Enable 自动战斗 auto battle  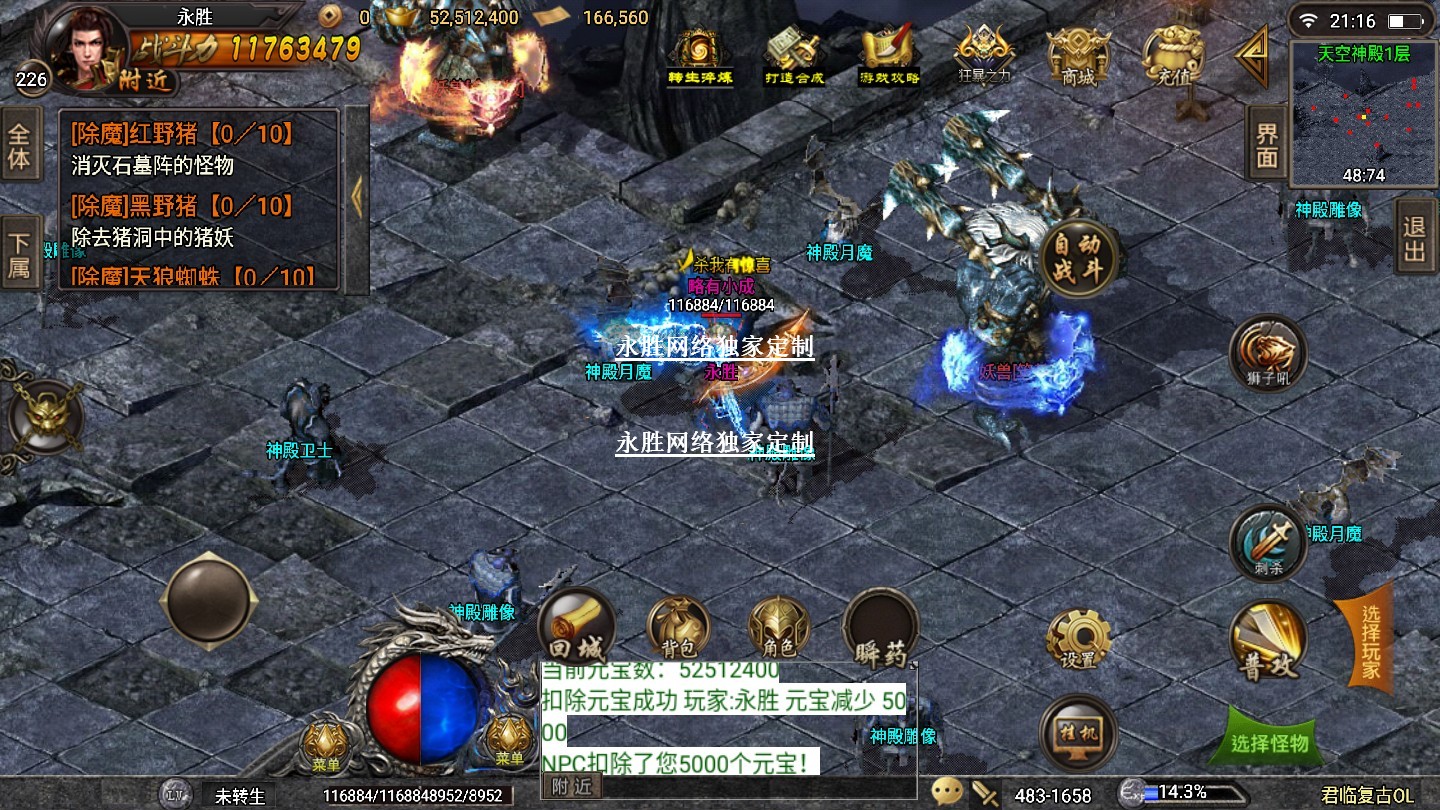[x=1077, y=260]
